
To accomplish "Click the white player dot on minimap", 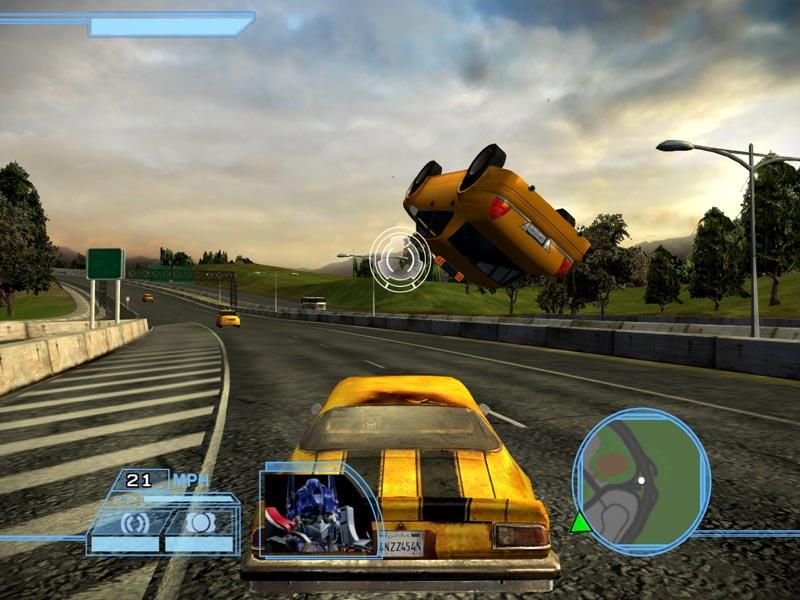I will pyautogui.click(x=641, y=480).
